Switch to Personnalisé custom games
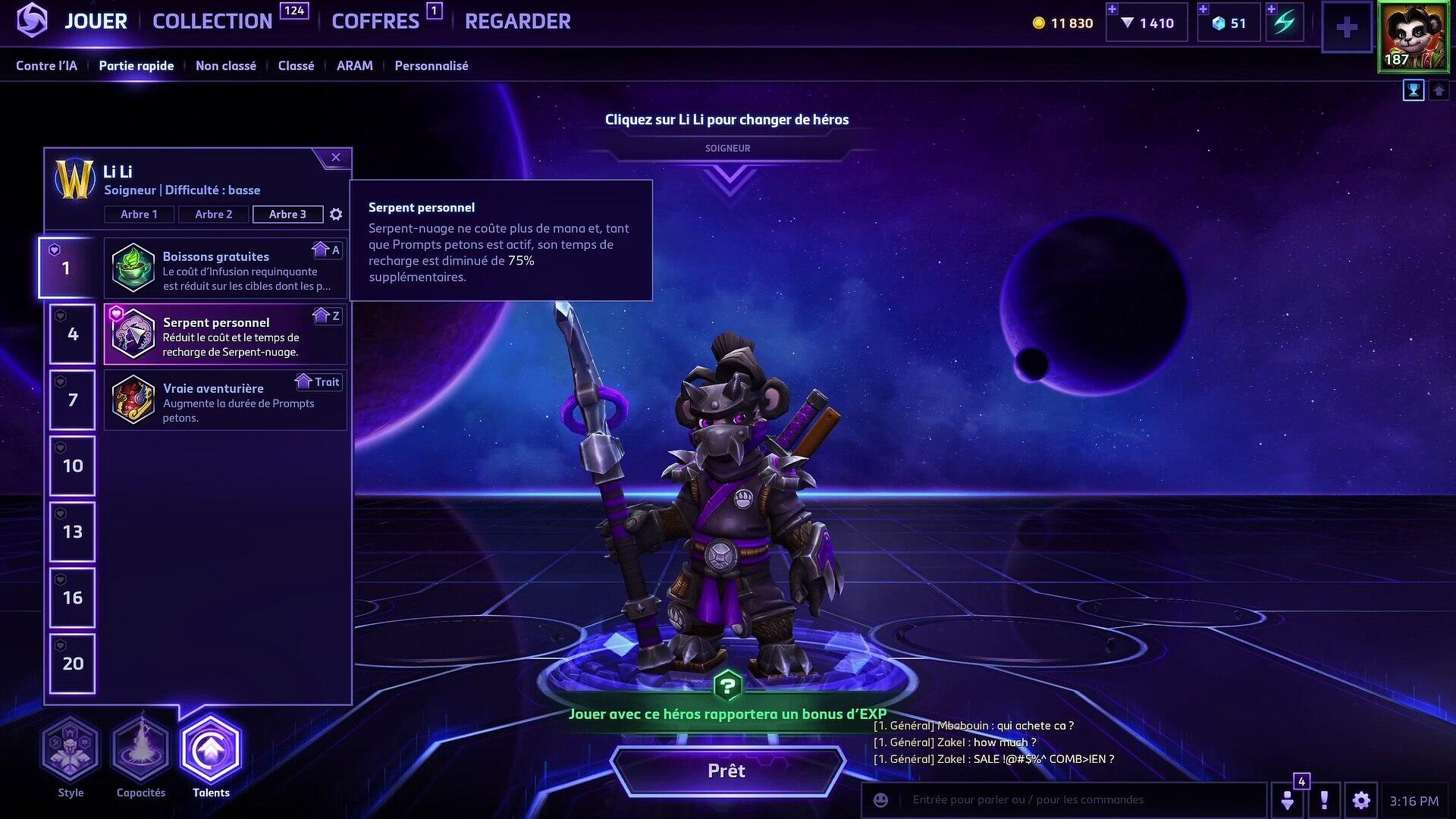1456x819 pixels. coord(431,66)
